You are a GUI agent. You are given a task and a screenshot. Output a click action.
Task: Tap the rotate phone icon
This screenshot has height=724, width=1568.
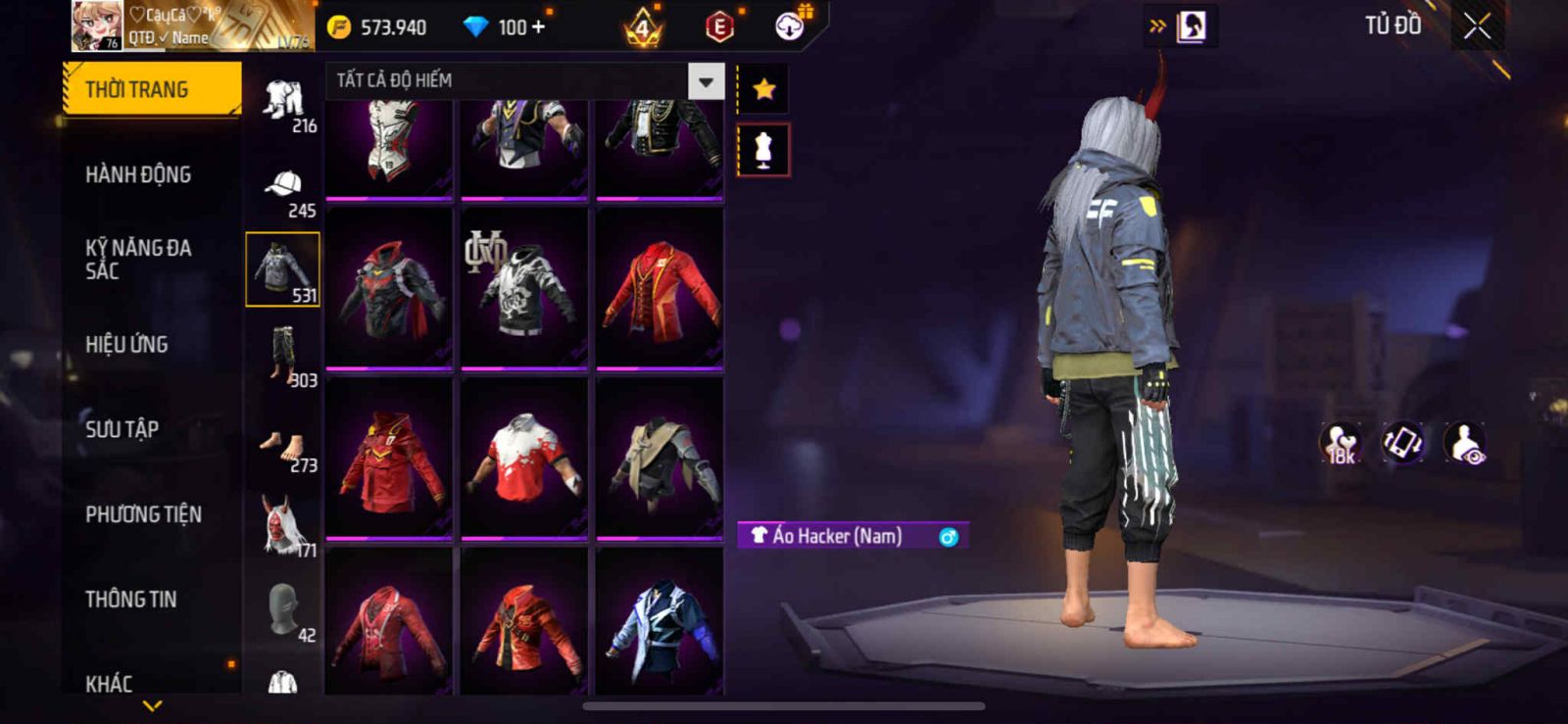tap(1402, 442)
